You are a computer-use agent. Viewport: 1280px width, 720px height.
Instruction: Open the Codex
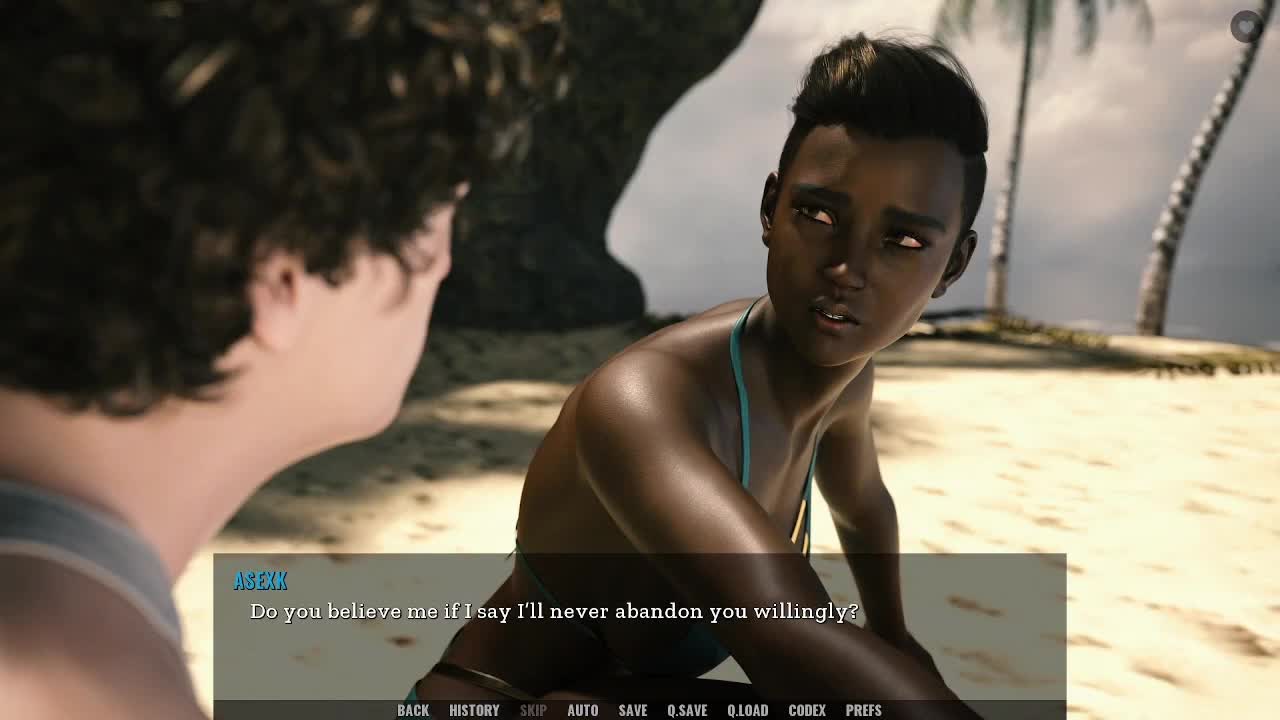[807, 710]
